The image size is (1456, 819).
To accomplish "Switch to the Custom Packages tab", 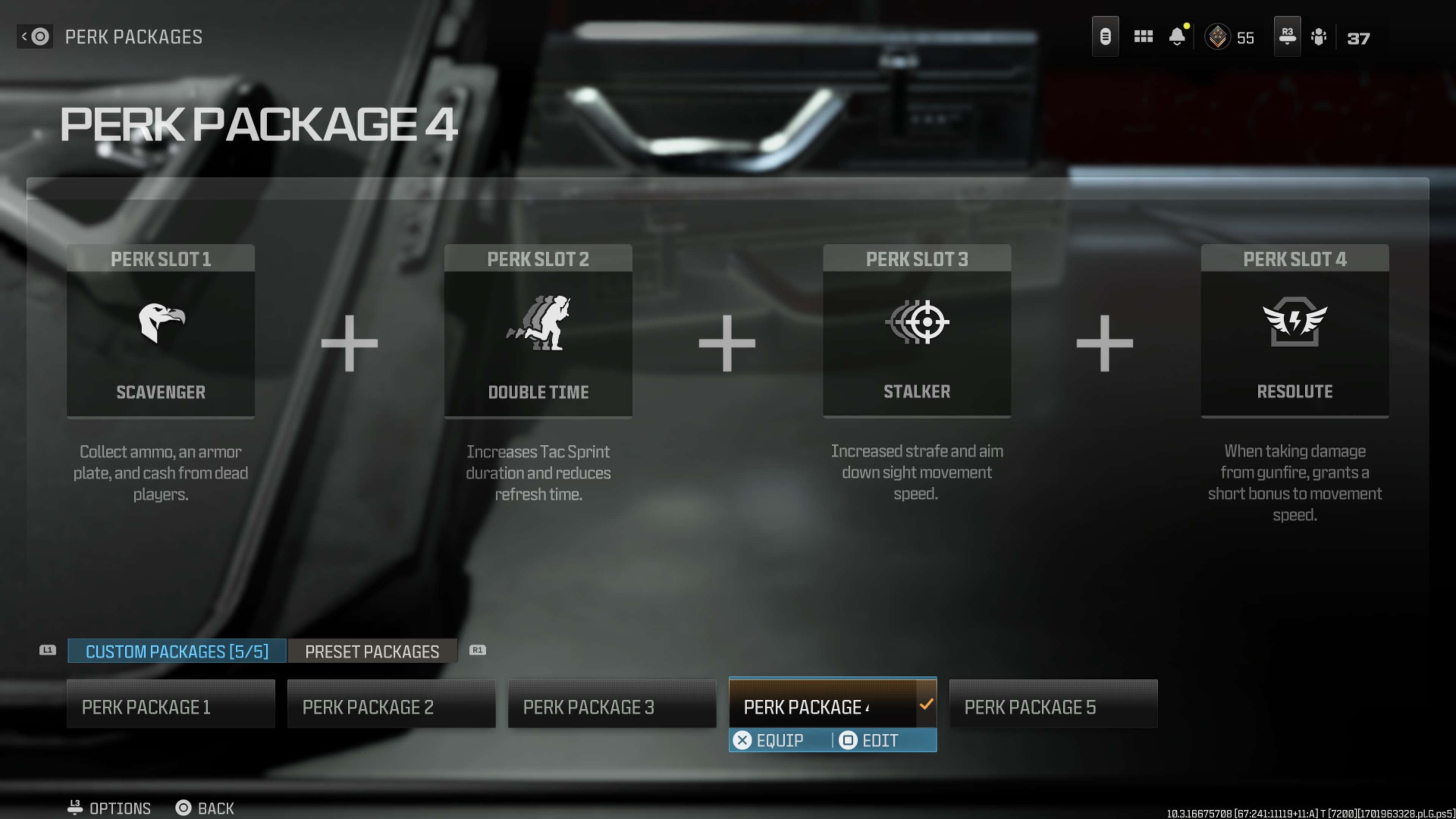I will tap(177, 651).
